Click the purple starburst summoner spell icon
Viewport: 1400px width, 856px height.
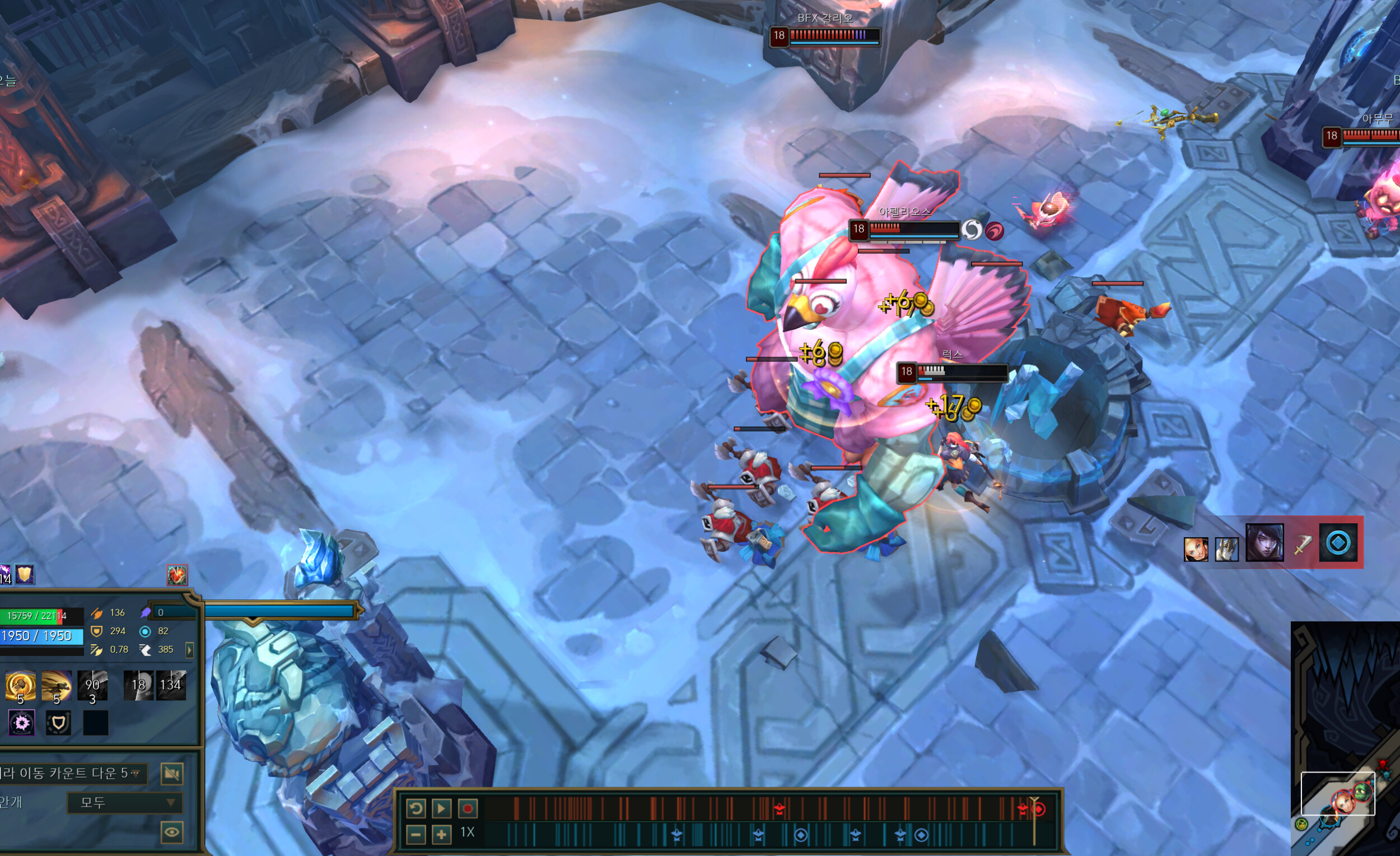point(22,723)
